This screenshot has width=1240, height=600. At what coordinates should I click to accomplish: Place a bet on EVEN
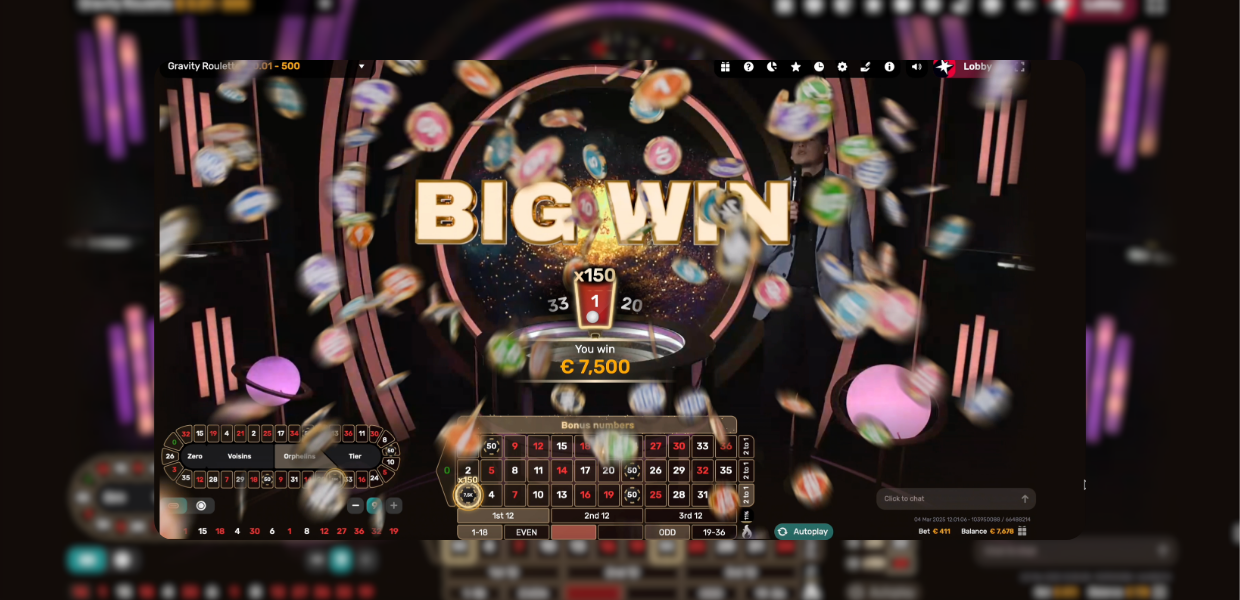coord(526,532)
